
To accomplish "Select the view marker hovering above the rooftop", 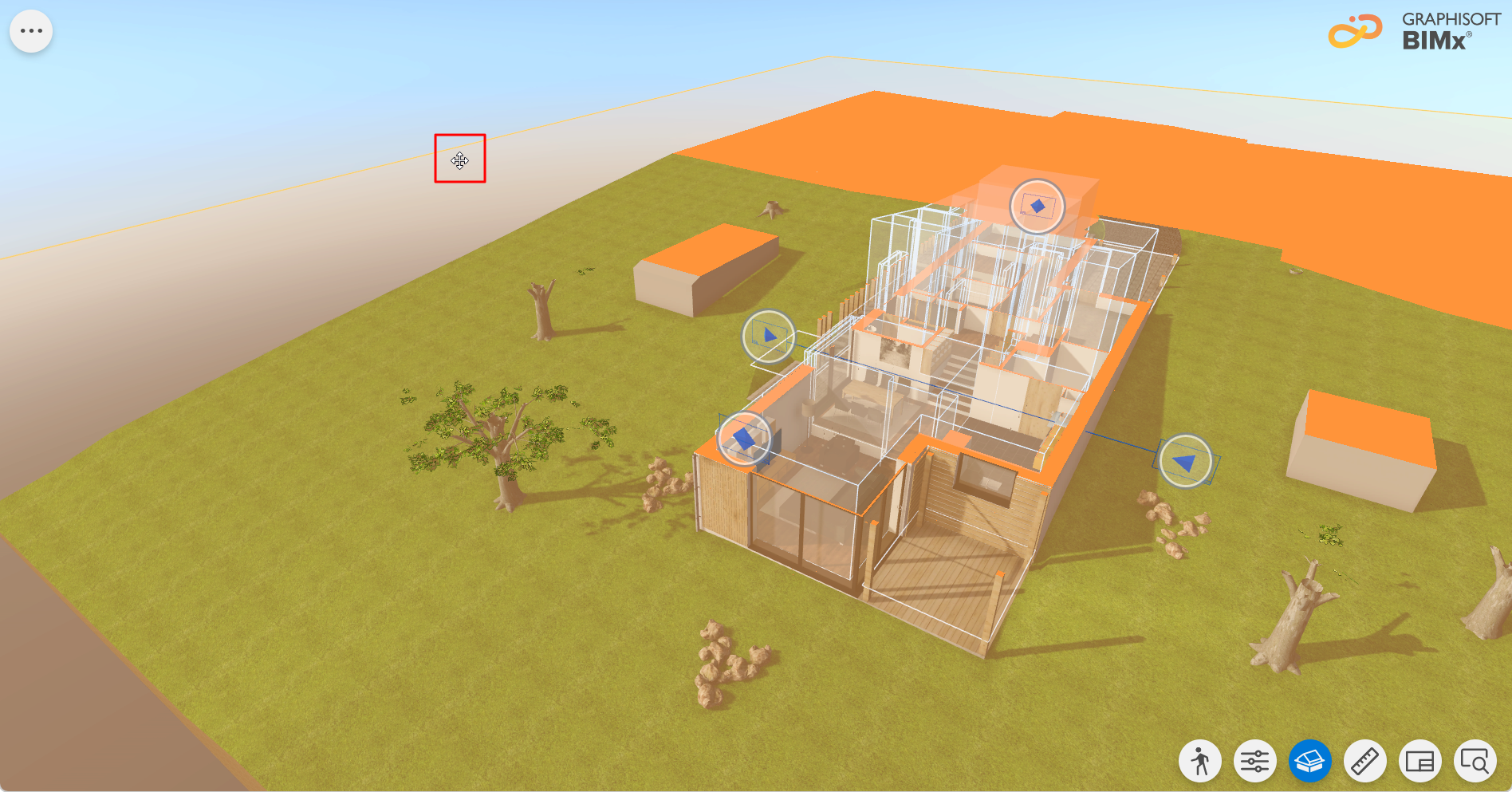I will [1037, 206].
